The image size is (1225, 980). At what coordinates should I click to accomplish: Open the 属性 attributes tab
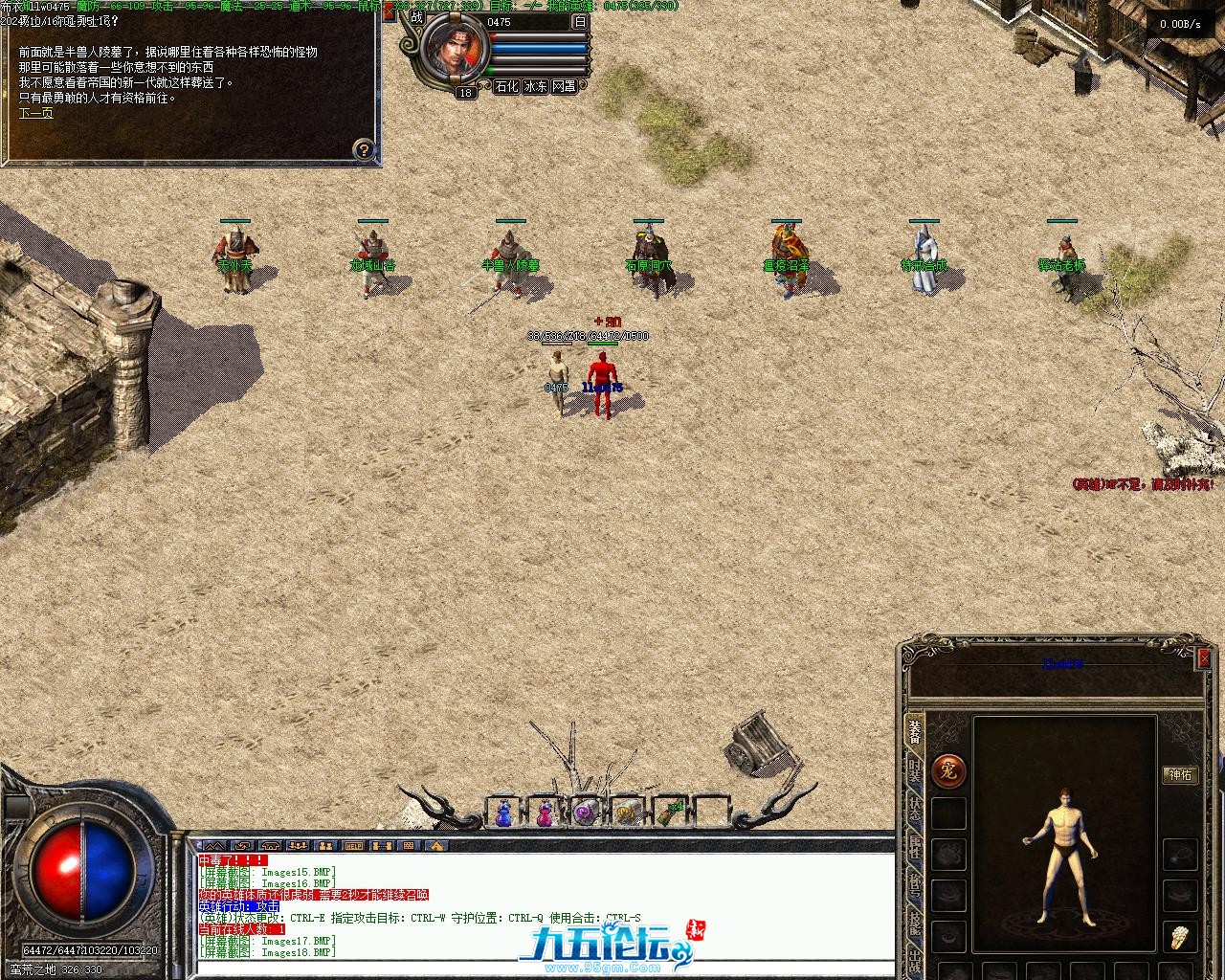[915, 848]
